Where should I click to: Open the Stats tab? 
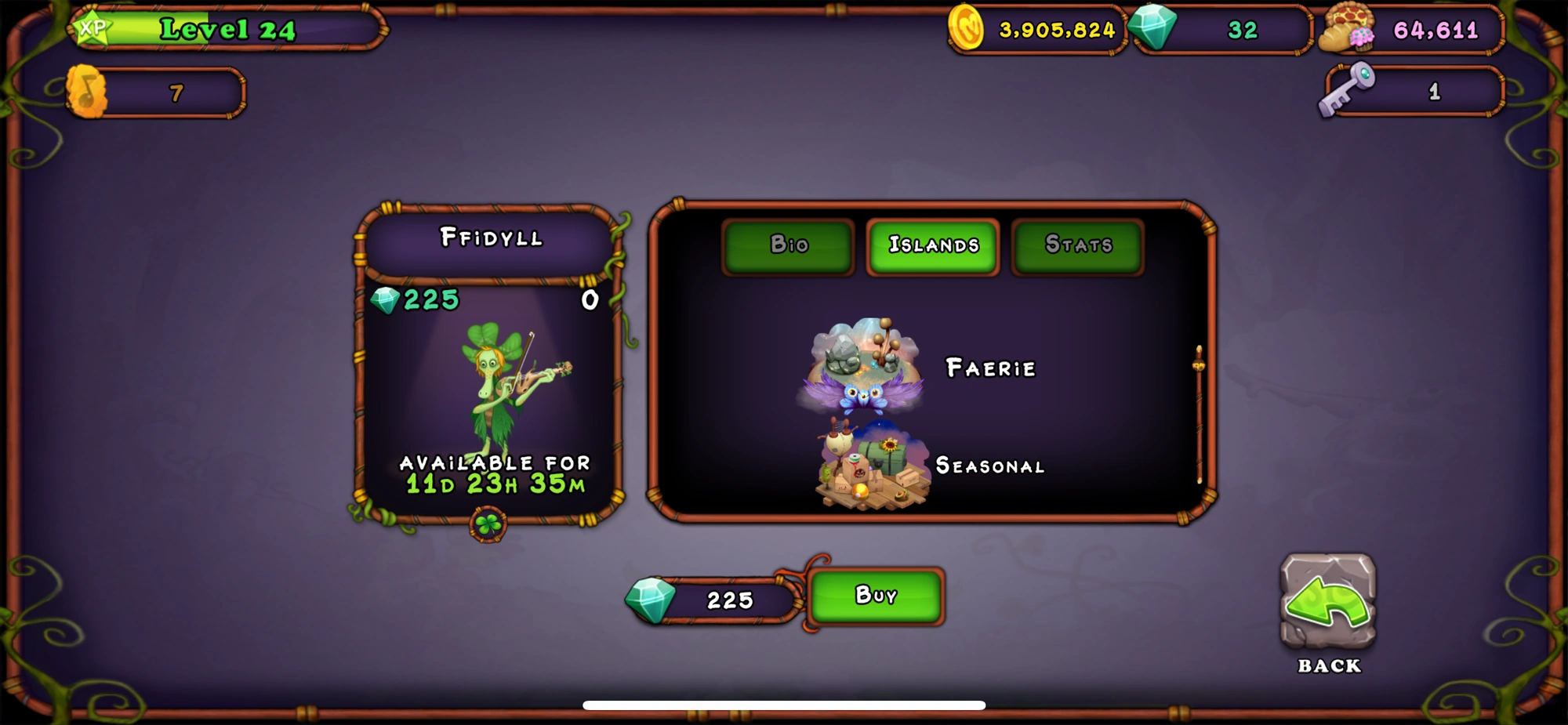(1077, 245)
